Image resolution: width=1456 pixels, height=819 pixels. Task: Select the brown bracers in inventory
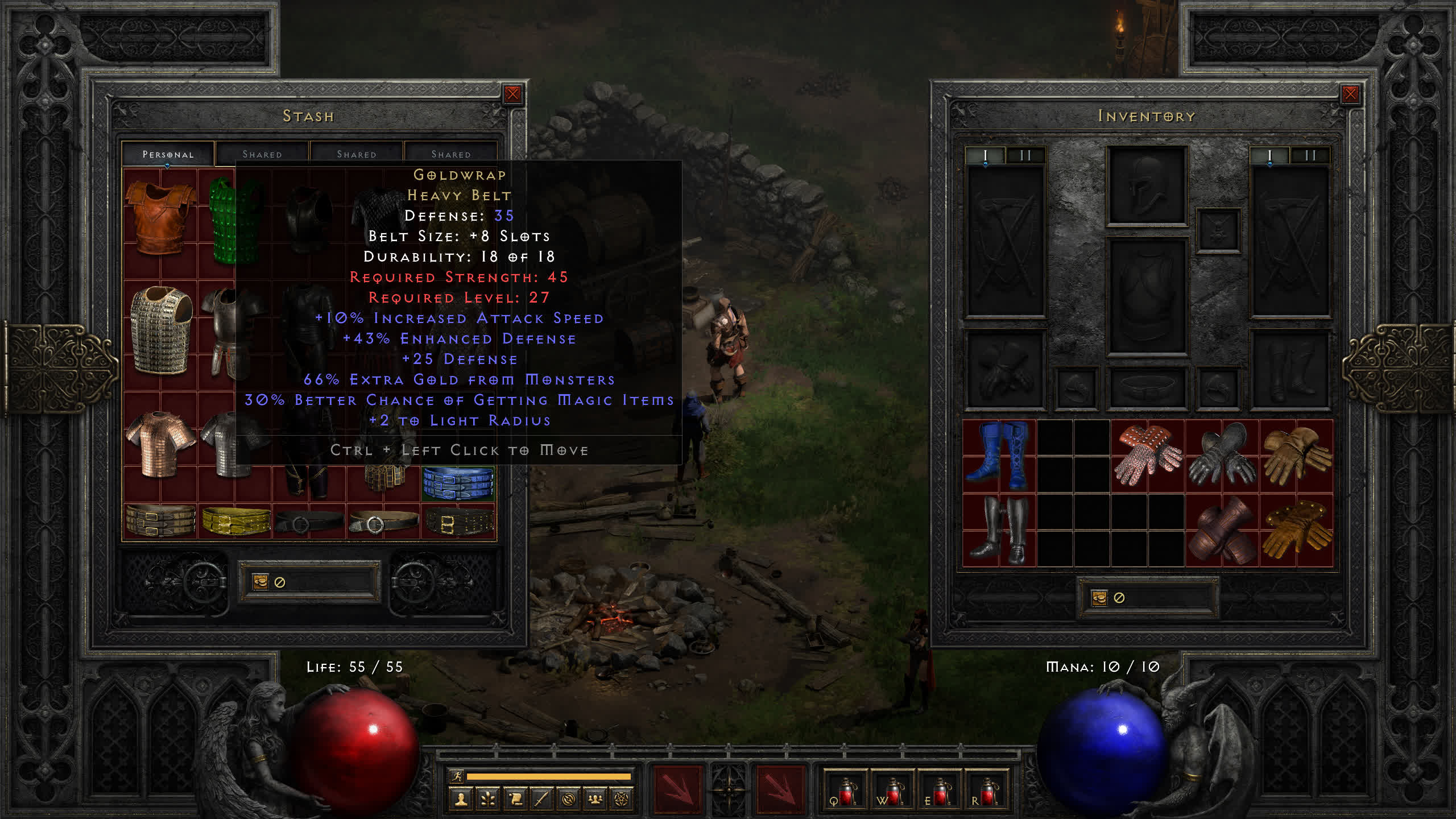[1221, 530]
